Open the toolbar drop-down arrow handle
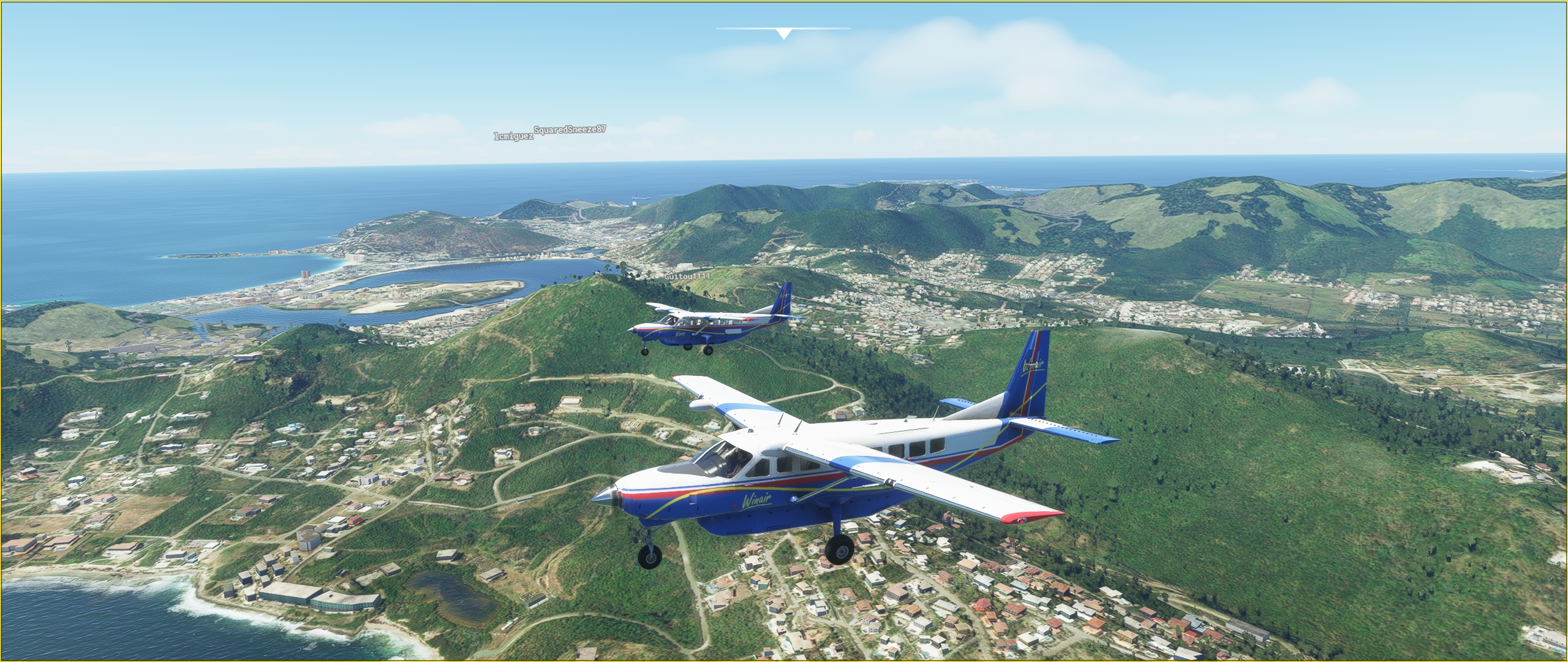The image size is (1568, 662). pos(783,33)
